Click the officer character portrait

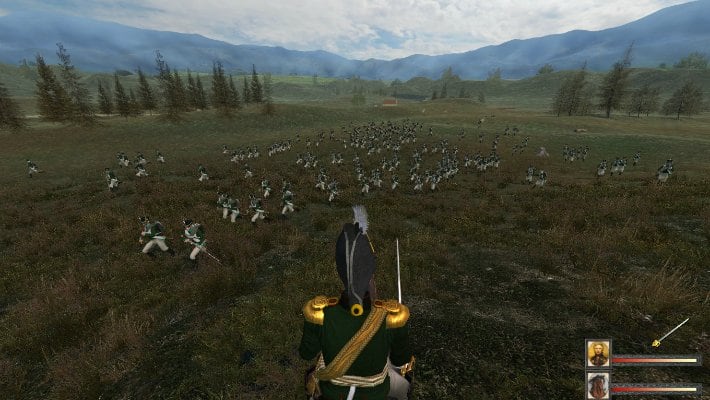coord(598,354)
